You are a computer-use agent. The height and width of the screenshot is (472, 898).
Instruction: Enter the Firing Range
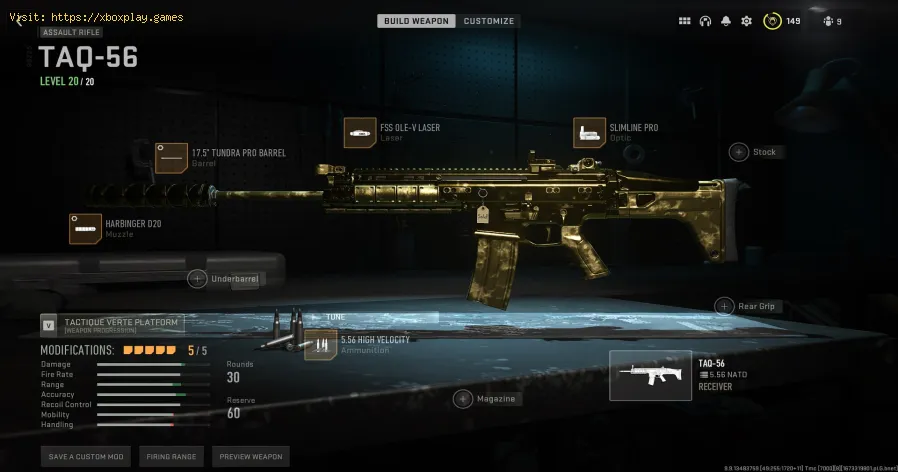point(169,456)
